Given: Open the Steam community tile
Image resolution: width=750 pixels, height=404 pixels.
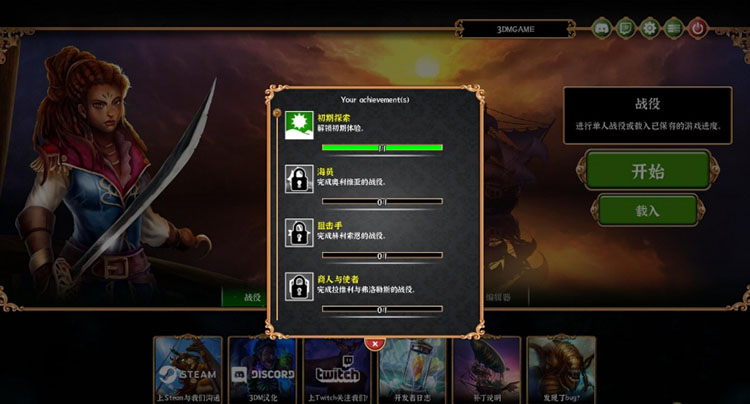Looking at the screenshot, I should (189, 370).
